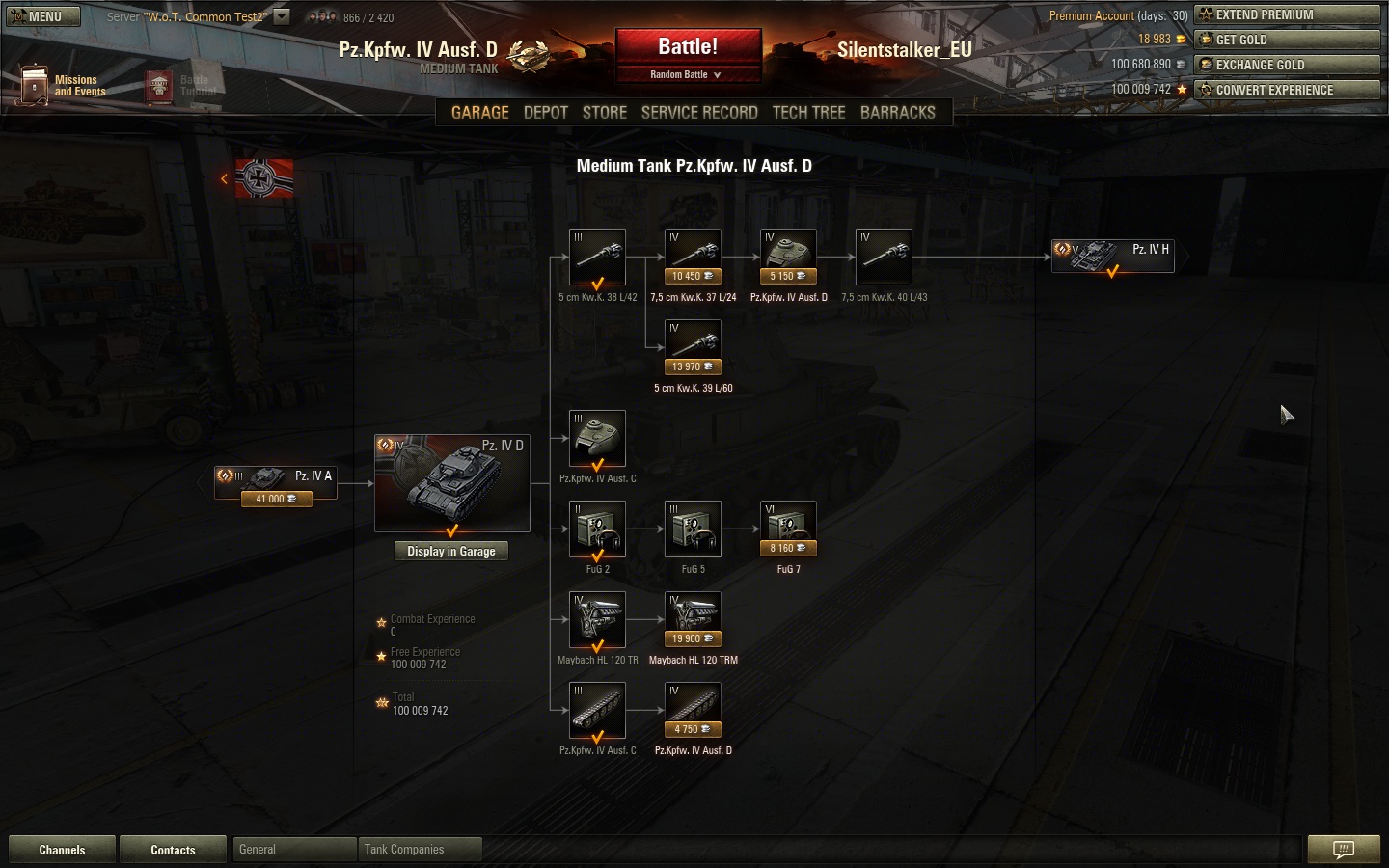Expand the server selection dropdown
This screenshot has height=868, width=1389.
point(282,16)
